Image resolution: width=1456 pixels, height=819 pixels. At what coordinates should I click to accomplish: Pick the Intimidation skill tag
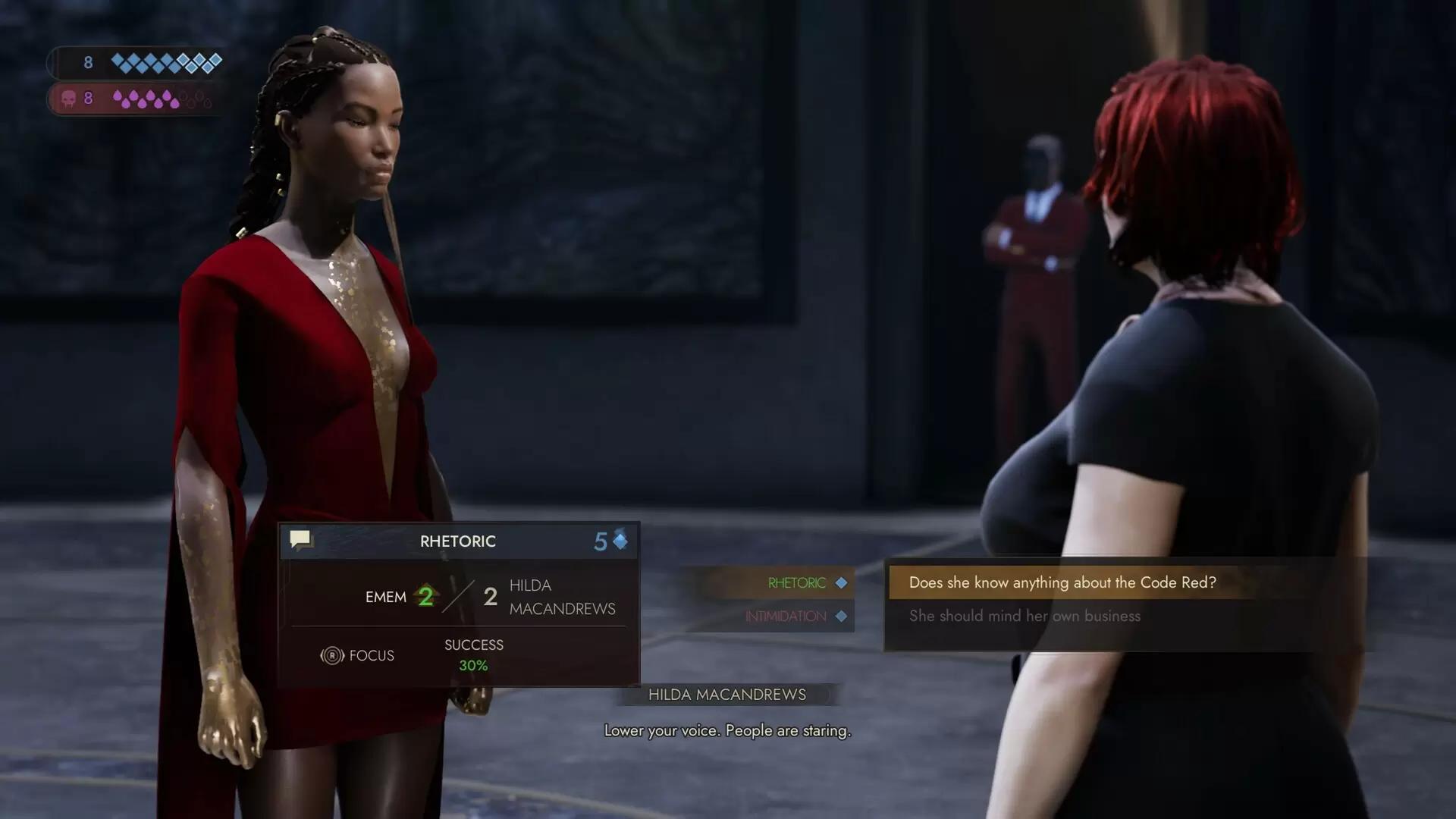(786, 617)
